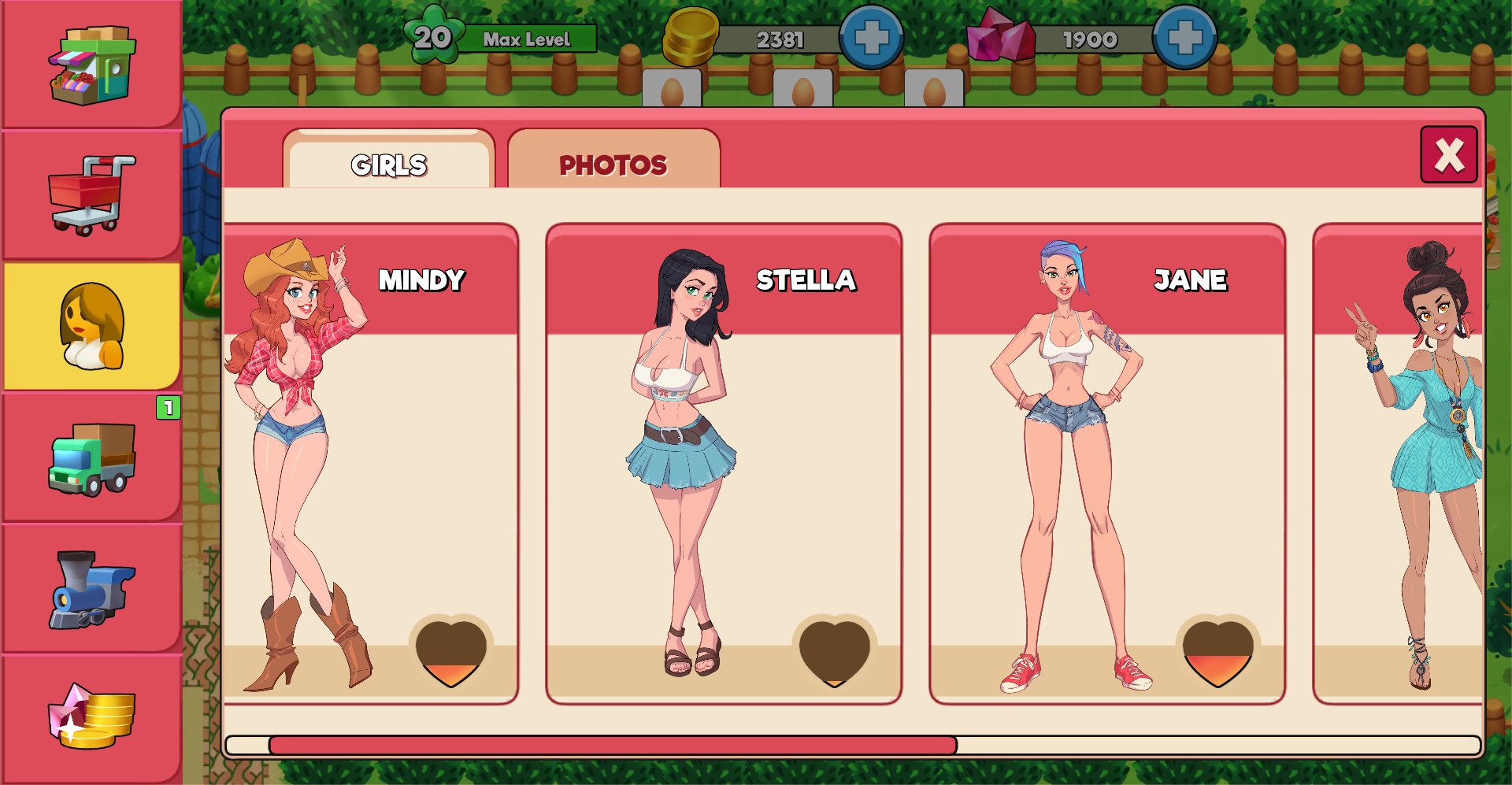
Task: Open the gems and coins bank
Action: click(x=91, y=716)
